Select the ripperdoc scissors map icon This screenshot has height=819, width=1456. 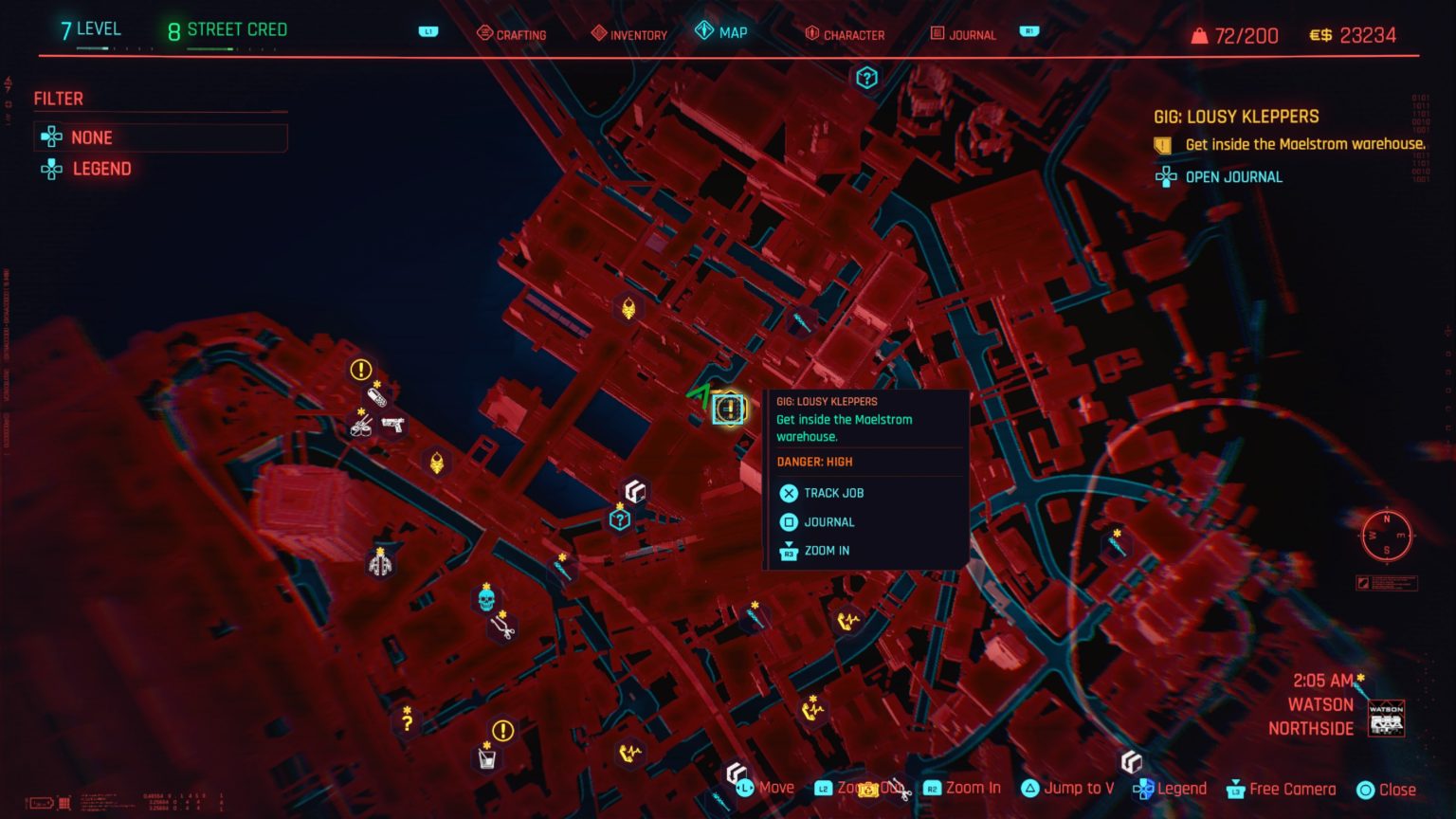[501, 628]
